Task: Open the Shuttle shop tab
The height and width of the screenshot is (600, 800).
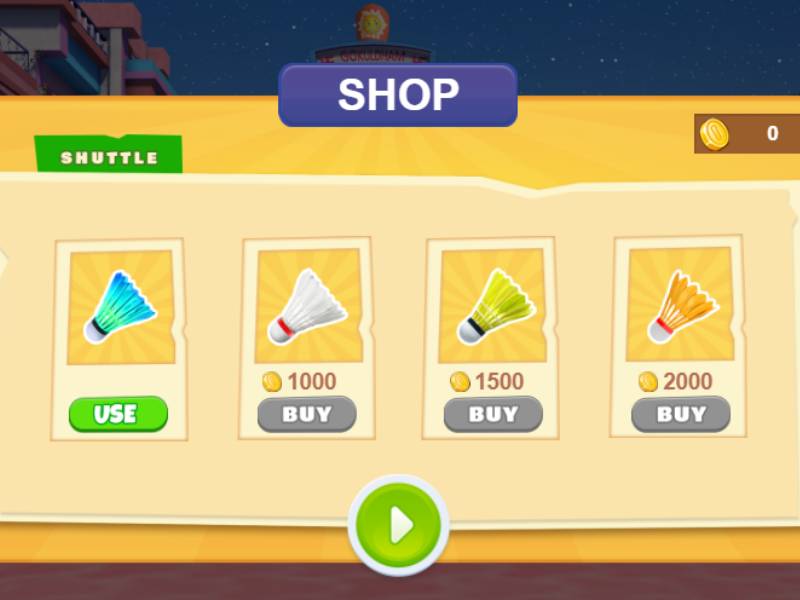Action: [109, 157]
